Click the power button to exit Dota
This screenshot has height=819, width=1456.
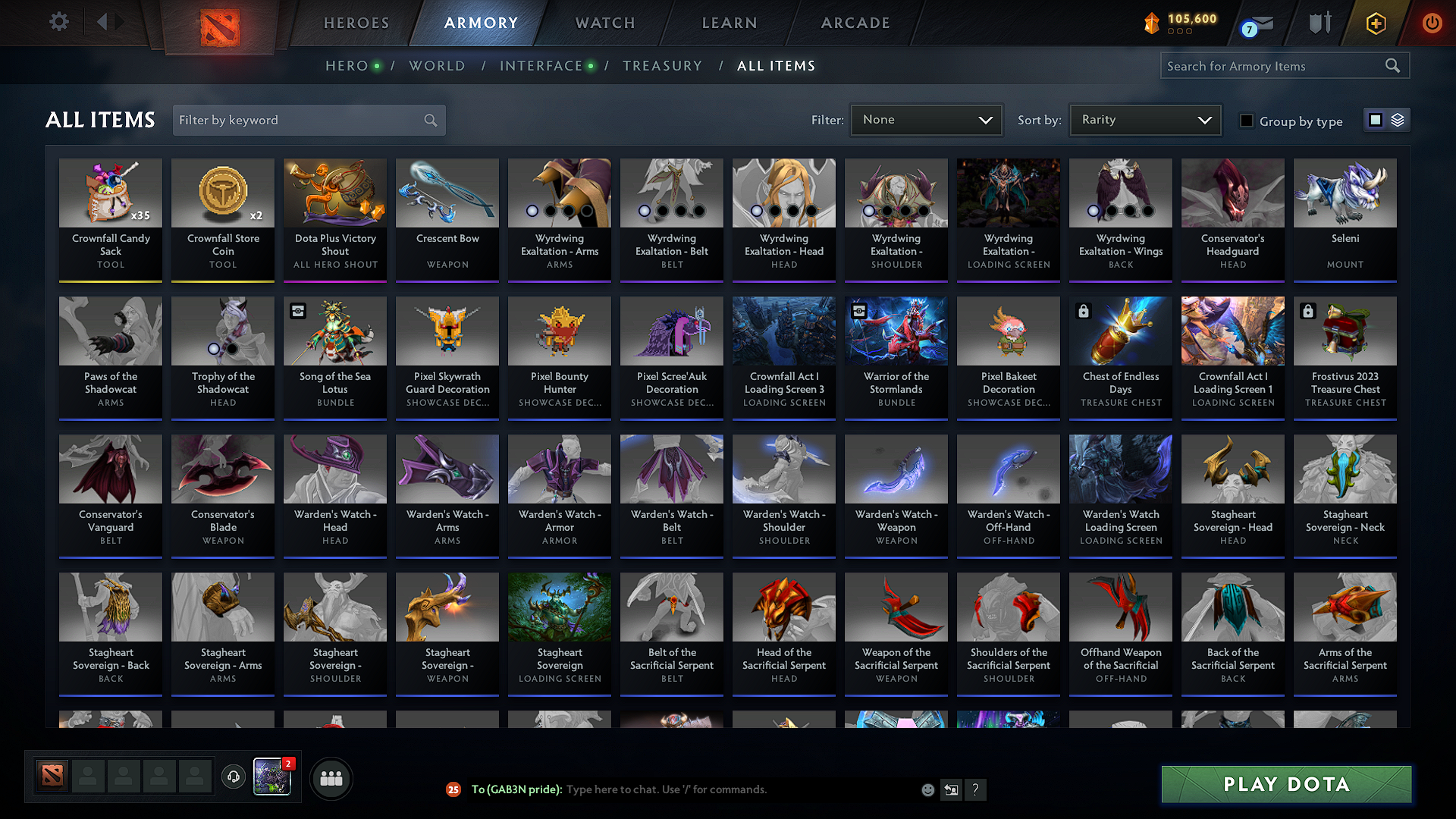point(1432,23)
